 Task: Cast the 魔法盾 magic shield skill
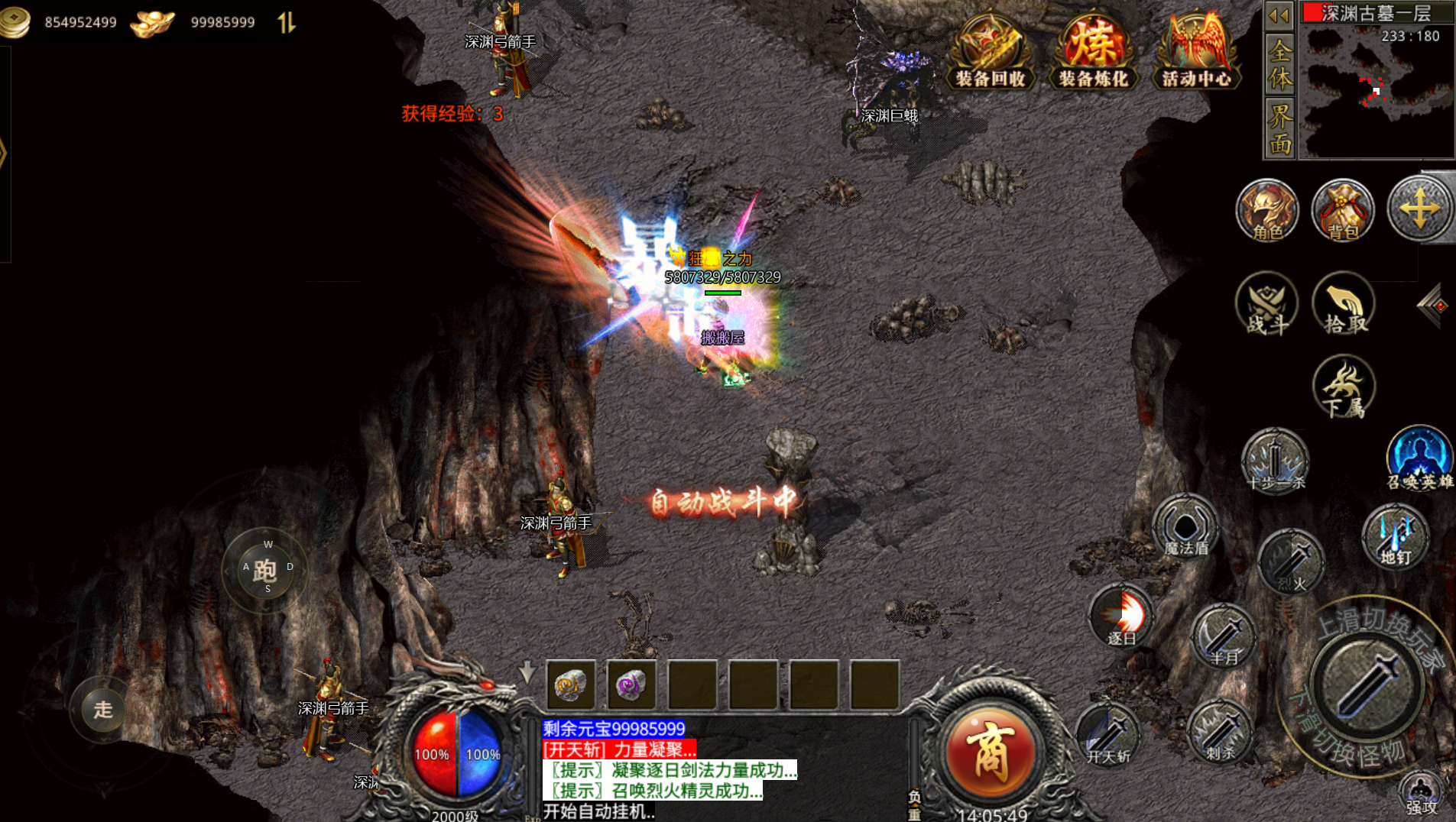coord(1185,526)
